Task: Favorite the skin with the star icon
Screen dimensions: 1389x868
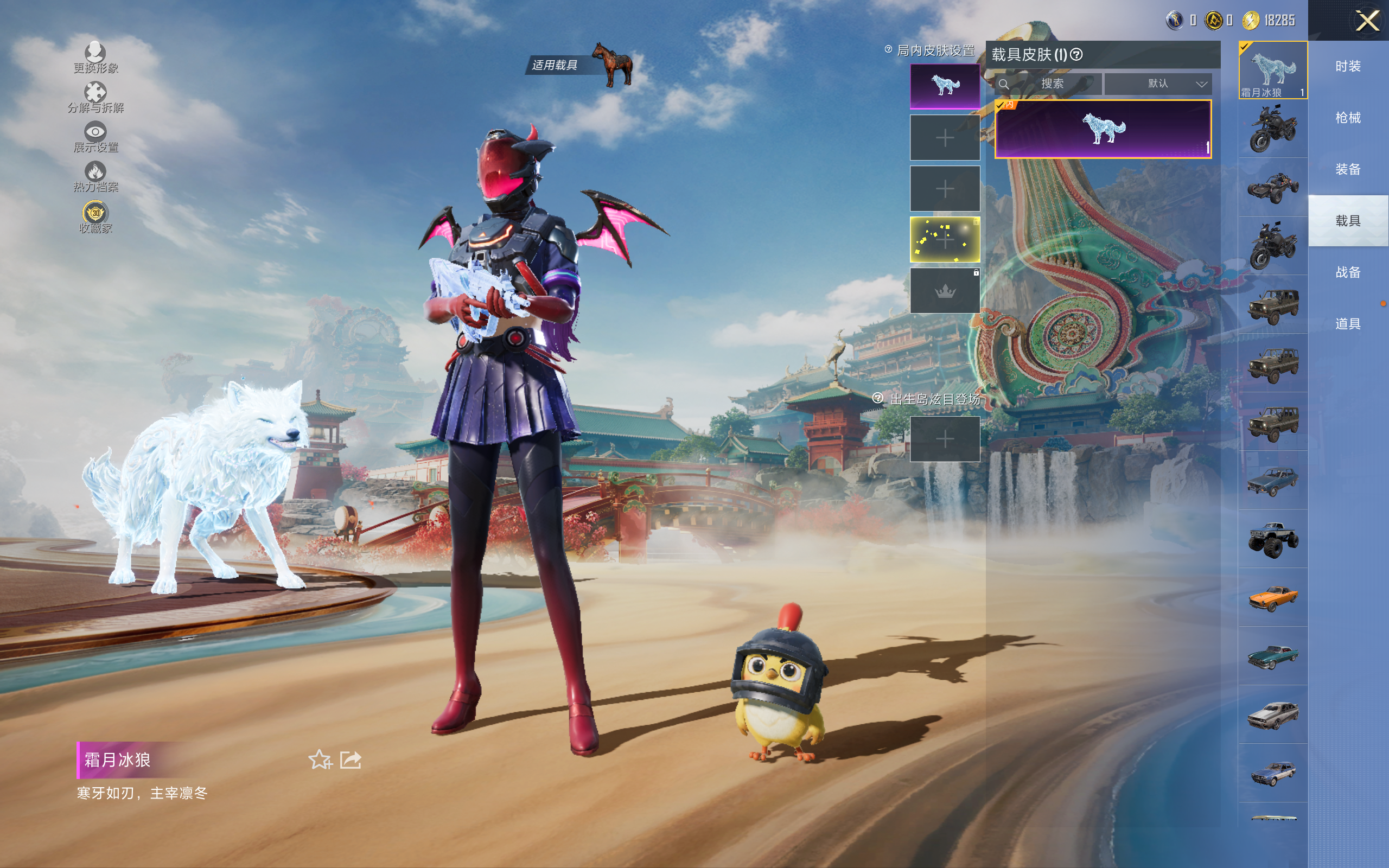Action: pyautogui.click(x=320, y=759)
